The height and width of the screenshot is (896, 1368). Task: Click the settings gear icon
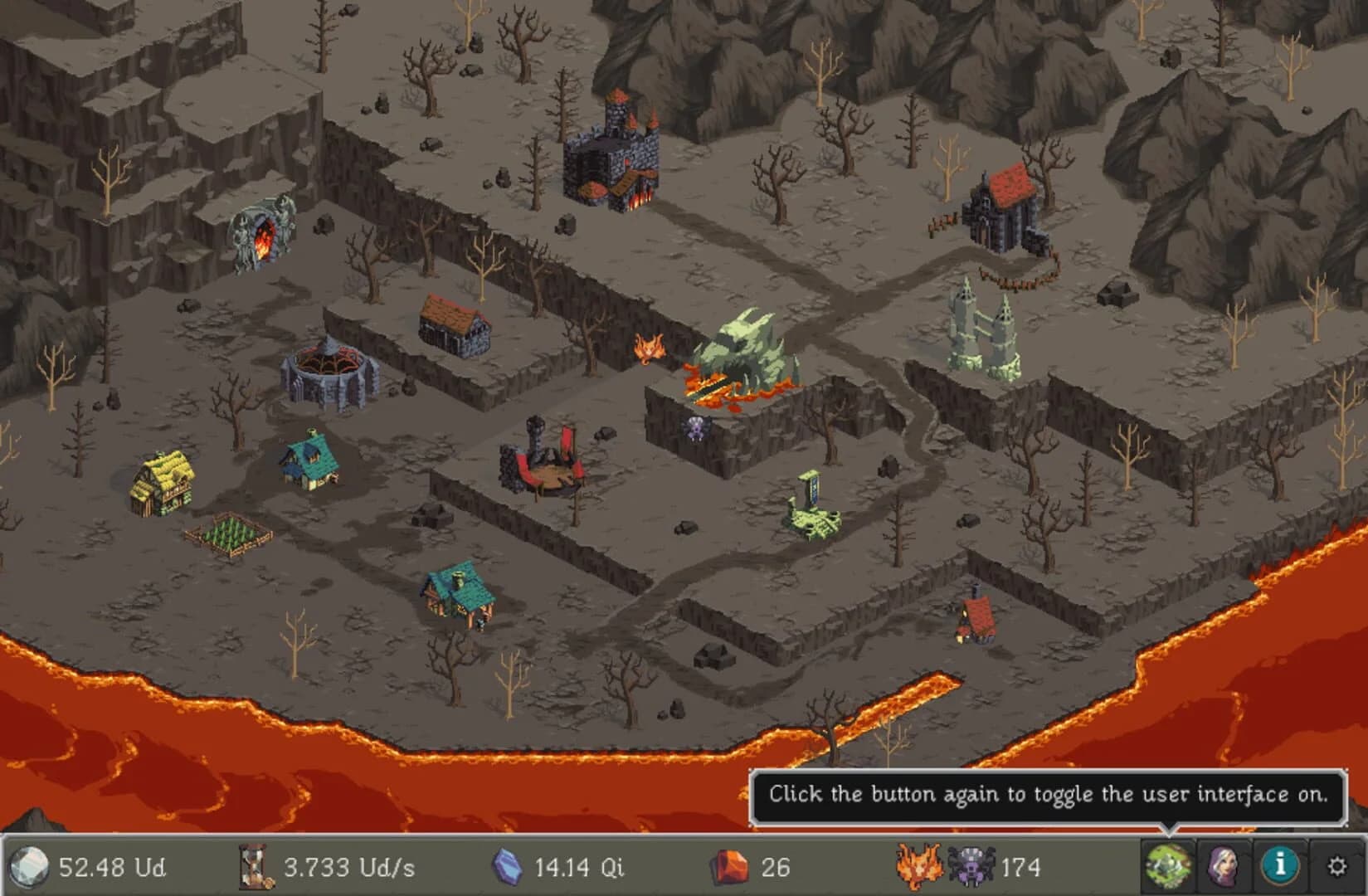click(1336, 865)
